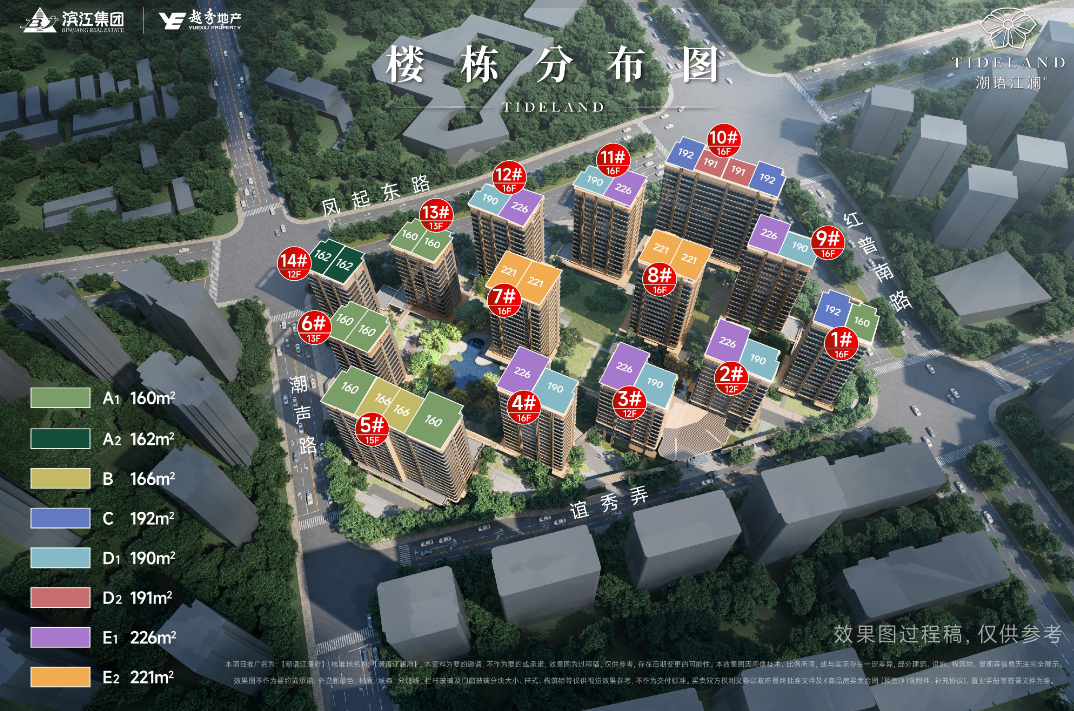The height and width of the screenshot is (711, 1074).
Task: Open the 11# building marker
Action: pyautogui.click(x=613, y=160)
